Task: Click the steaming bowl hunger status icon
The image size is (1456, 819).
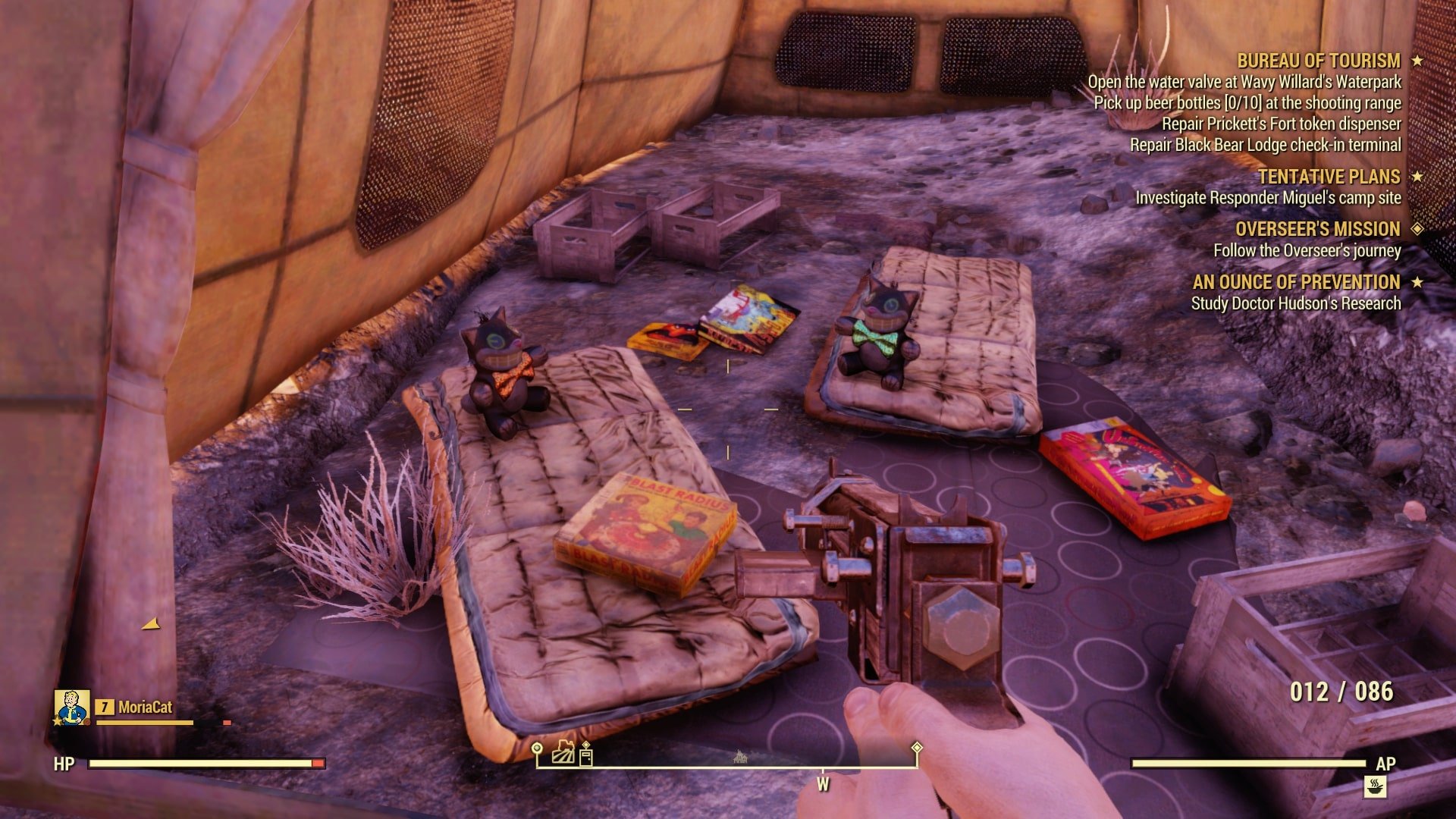Action: [x=1375, y=786]
